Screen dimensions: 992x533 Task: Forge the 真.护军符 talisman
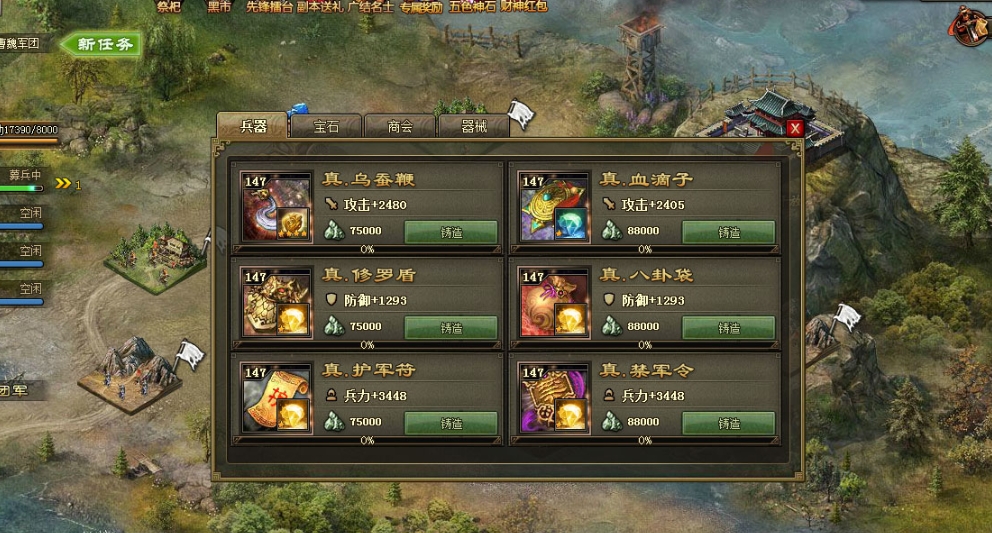pyautogui.click(x=451, y=423)
